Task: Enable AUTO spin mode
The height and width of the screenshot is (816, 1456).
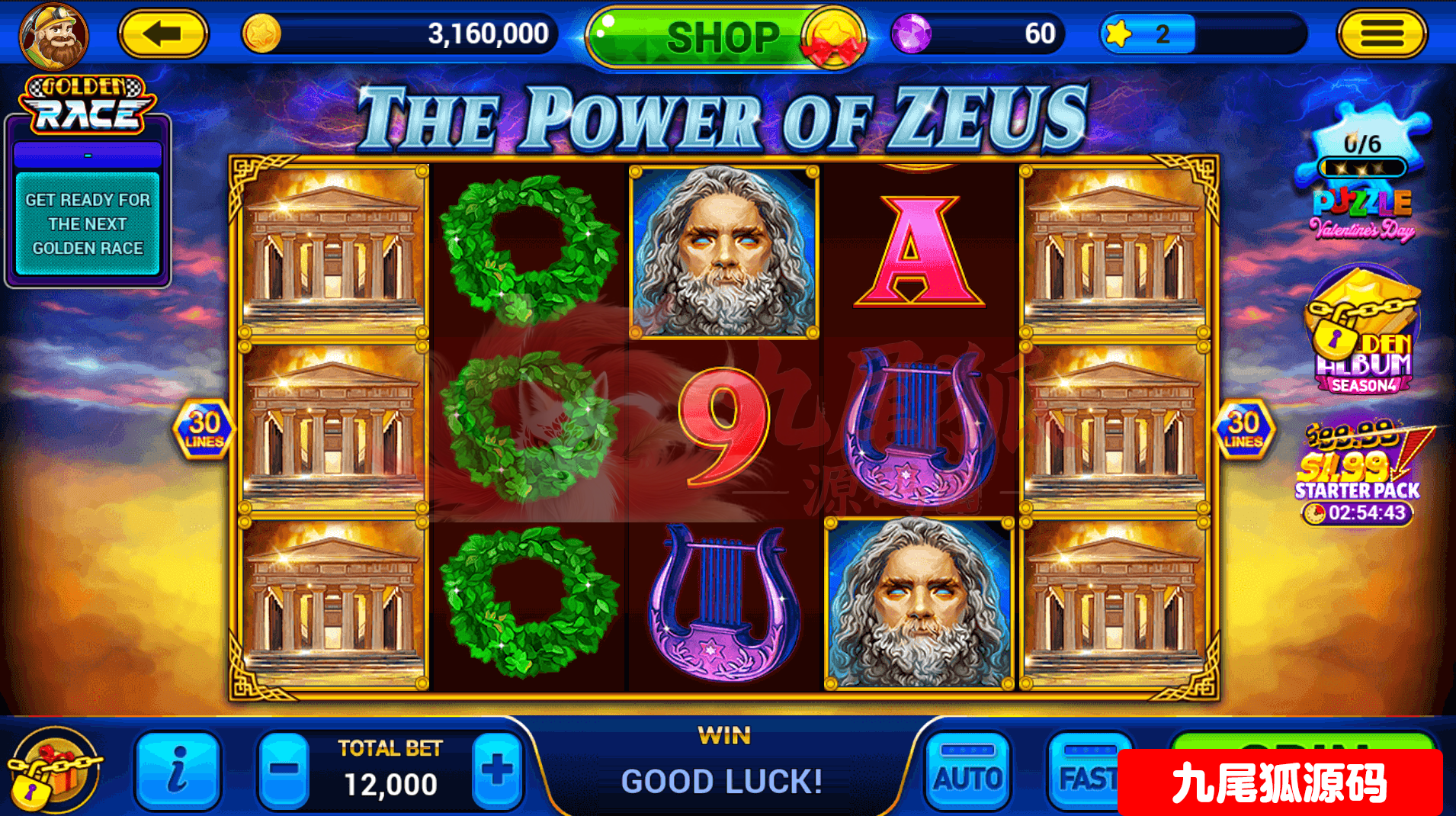Action: (x=967, y=770)
